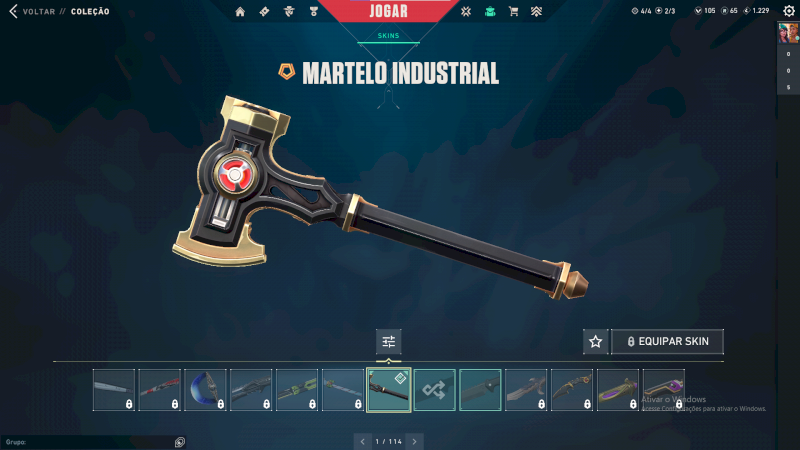Select the highlighted Martelo Industrial thumbnail
This screenshot has width=800, height=450.
click(x=388, y=390)
